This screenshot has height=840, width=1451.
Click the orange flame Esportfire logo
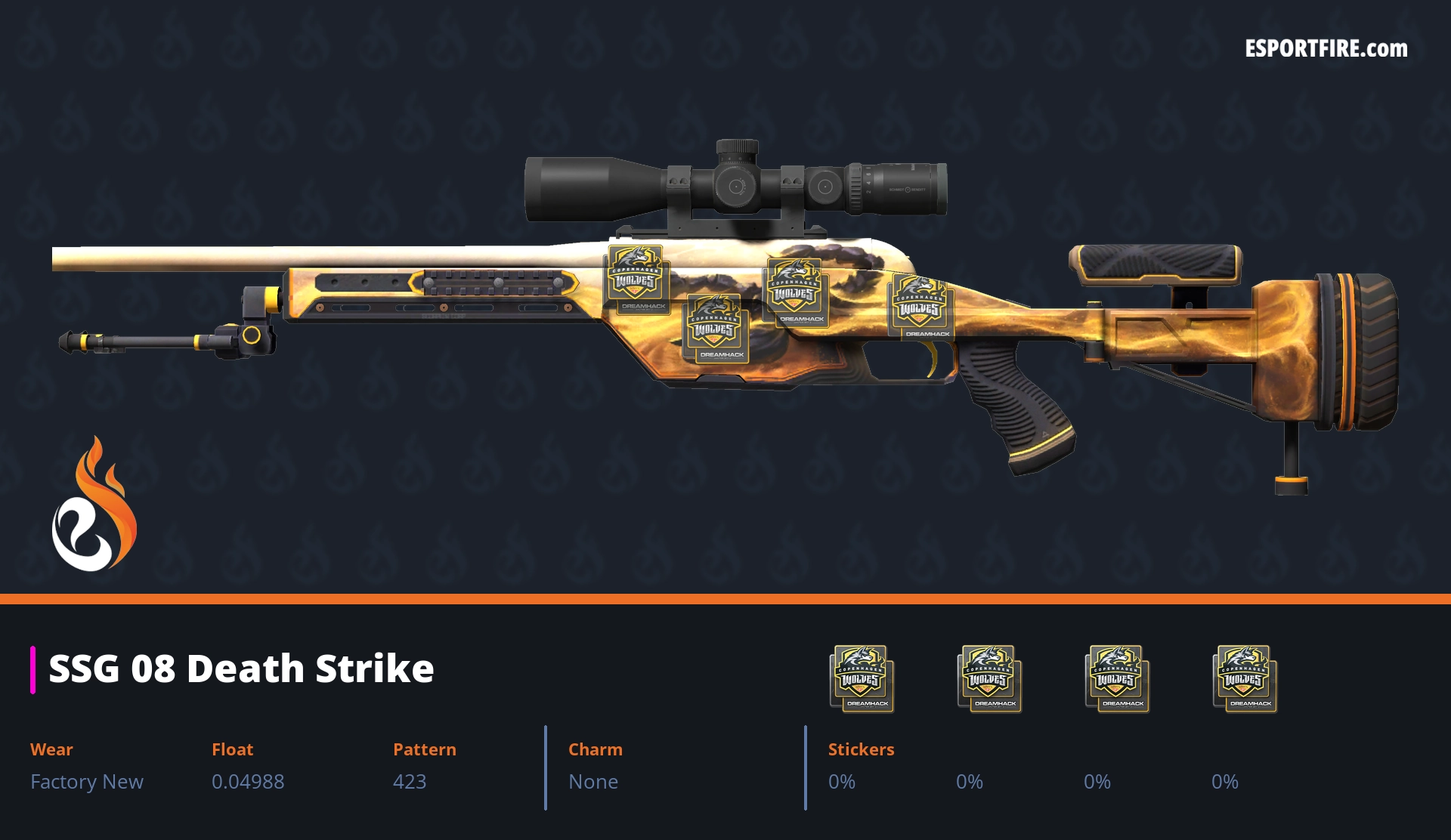click(x=94, y=505)
